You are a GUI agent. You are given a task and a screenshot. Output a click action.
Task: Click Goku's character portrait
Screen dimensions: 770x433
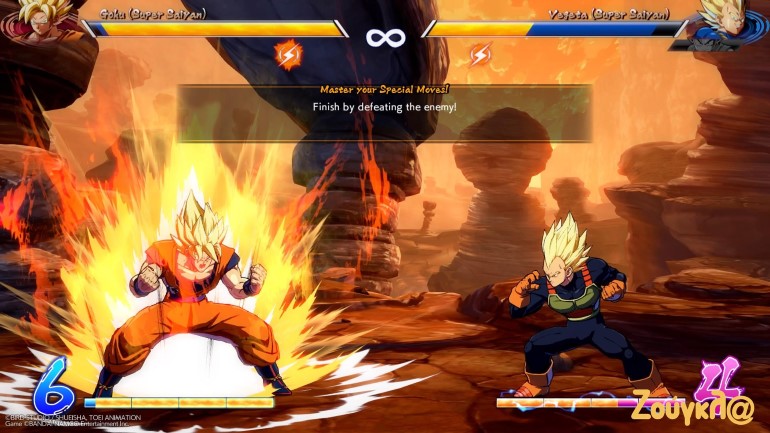(x=40, y=22)
